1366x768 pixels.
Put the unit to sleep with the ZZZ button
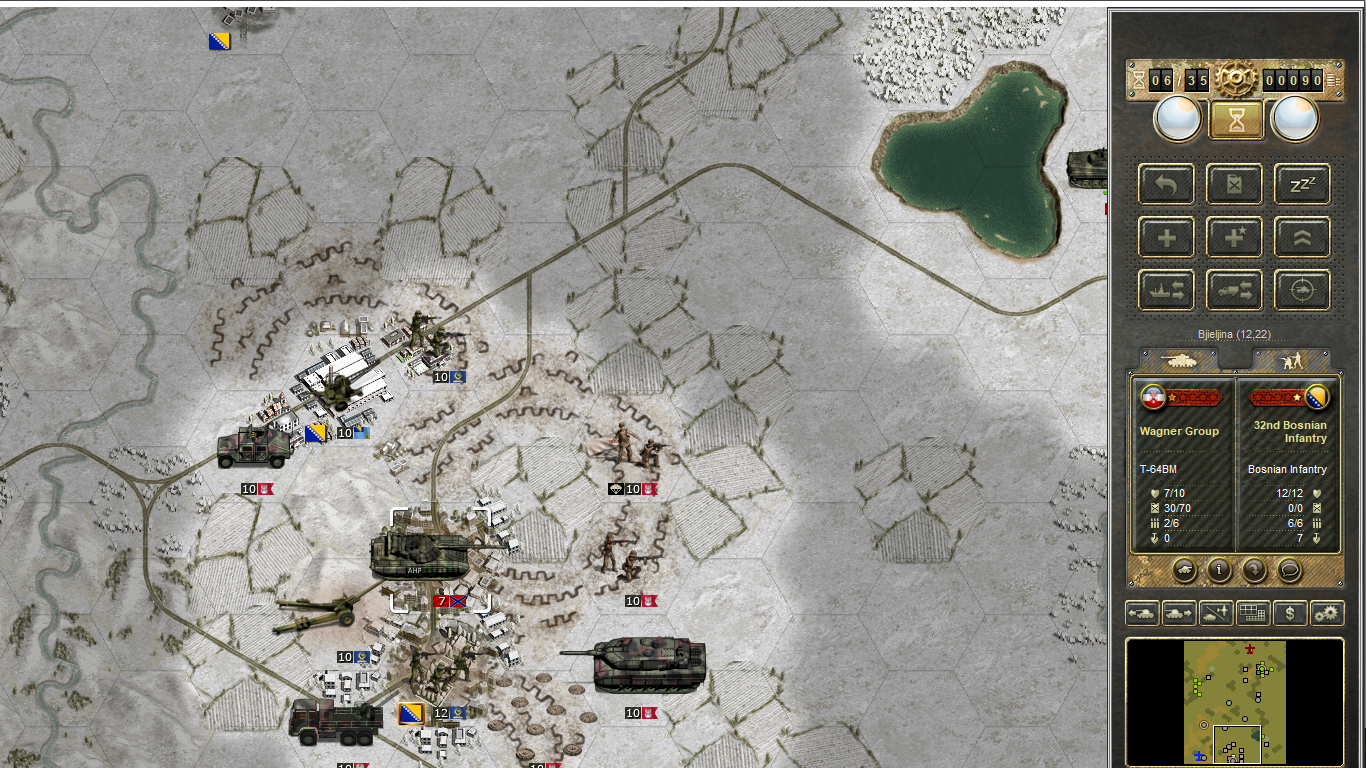coord(1302,184)
